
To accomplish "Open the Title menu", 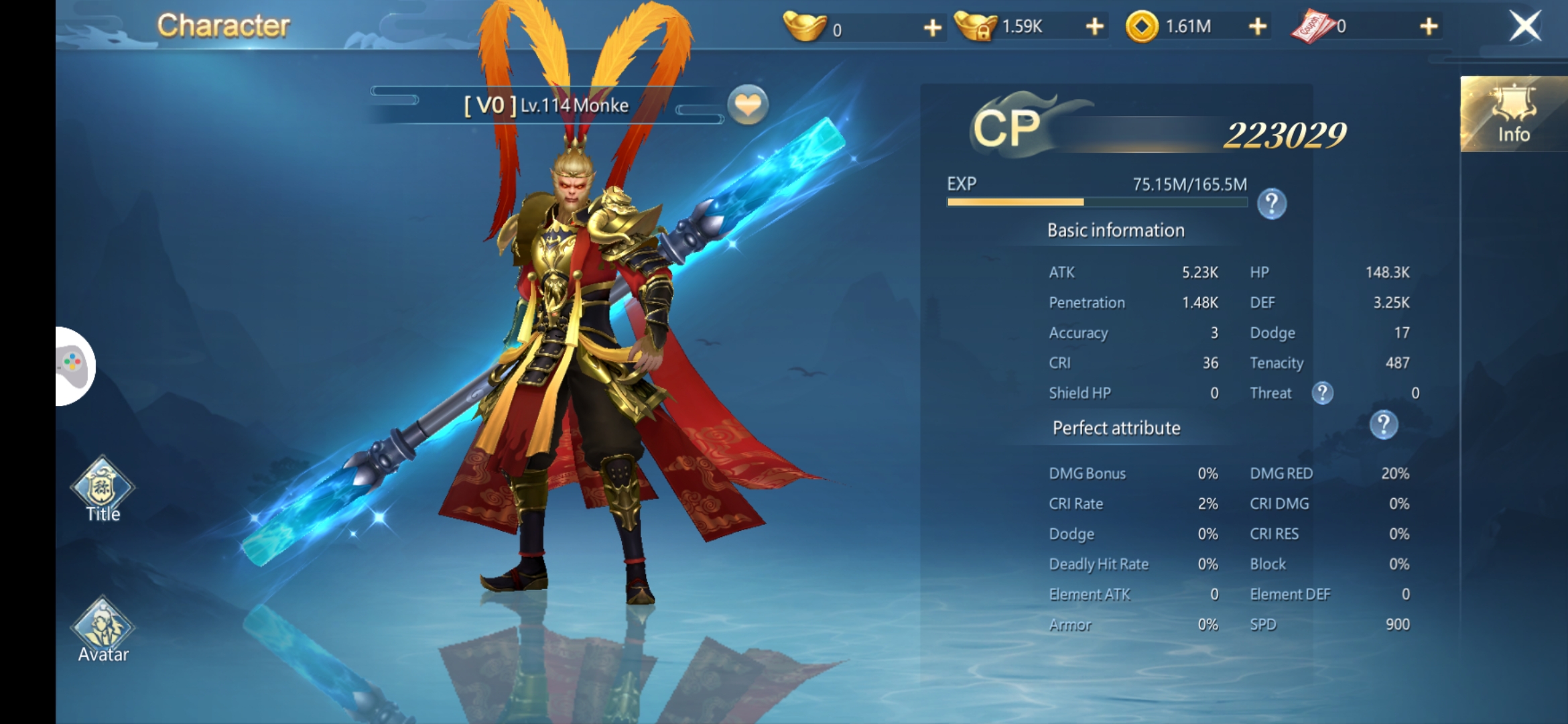I will tap(103, 489).
